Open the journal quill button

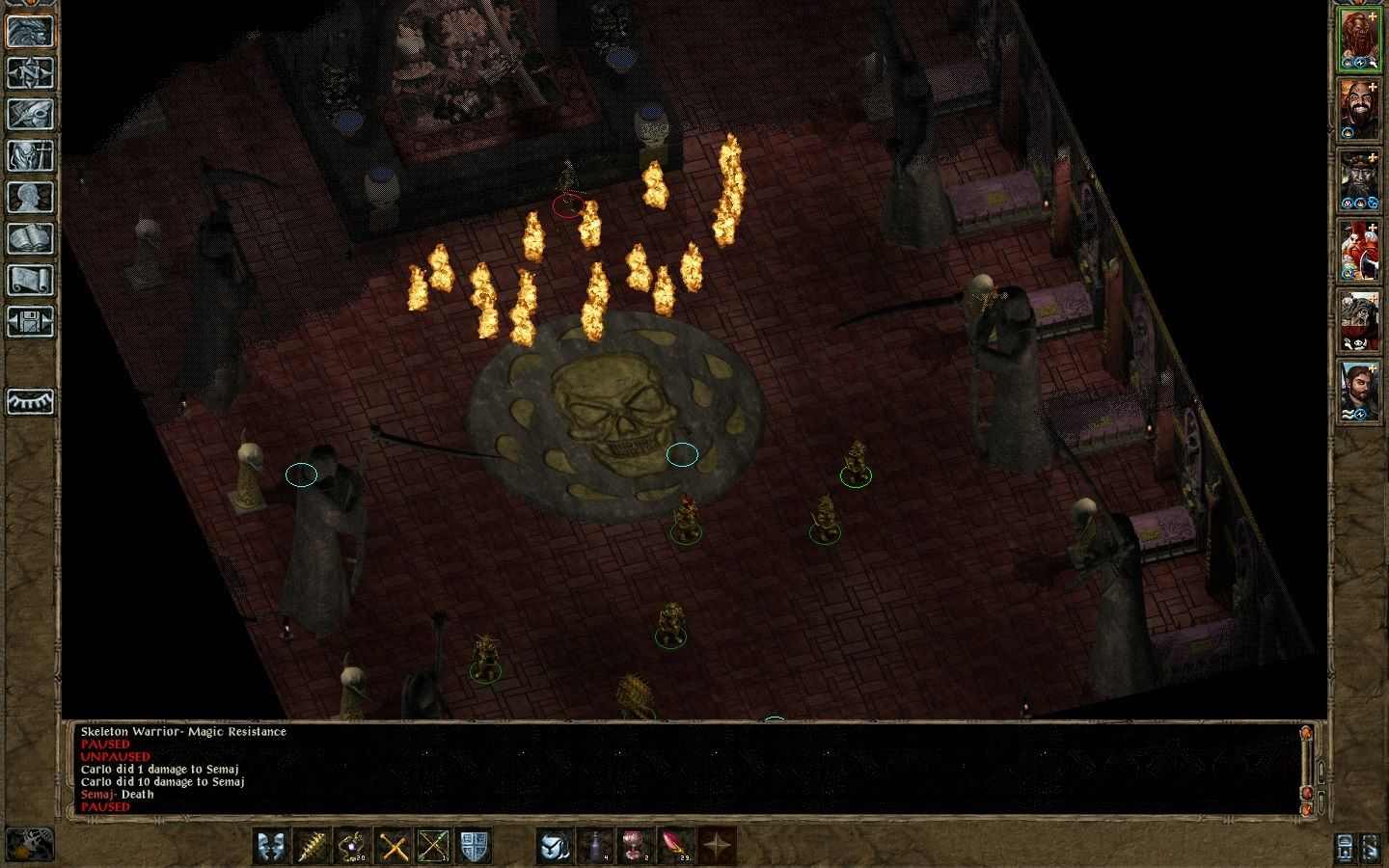(30, 114)
